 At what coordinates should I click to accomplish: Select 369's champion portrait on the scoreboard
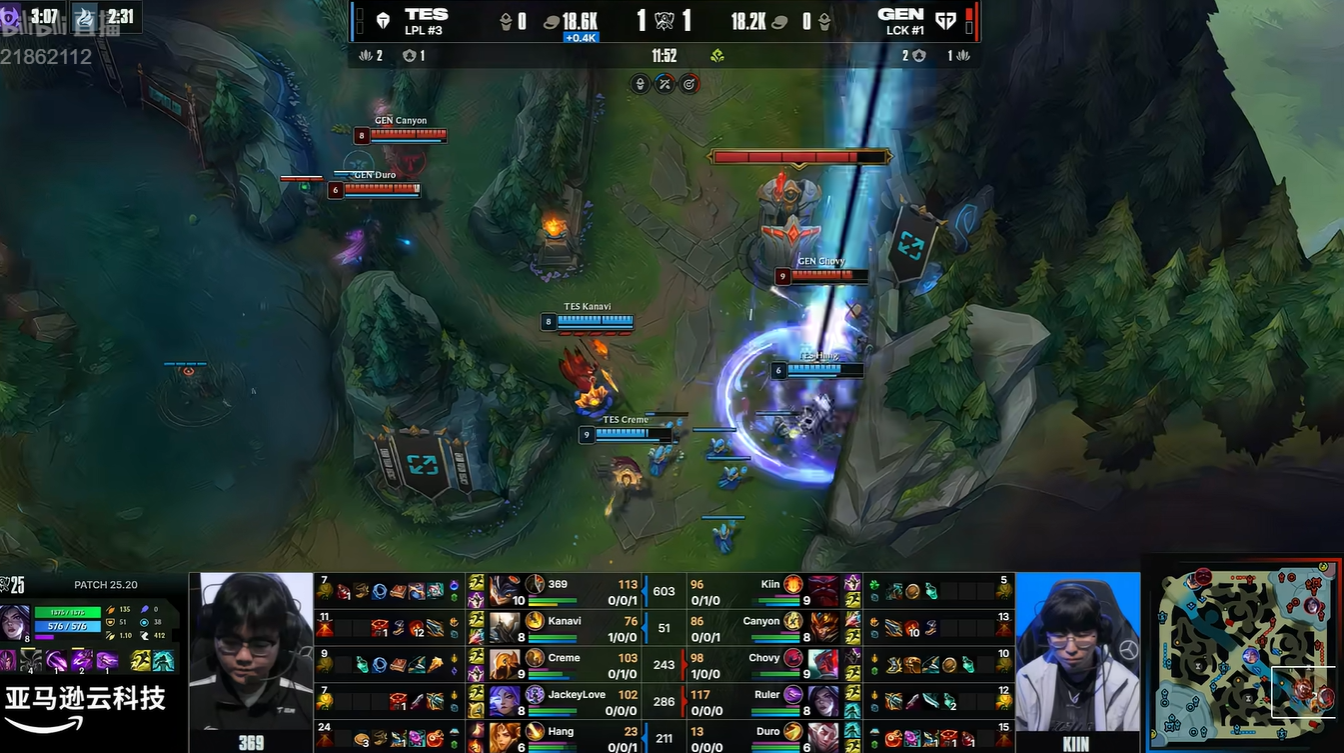pyautogui.click(x=506, y=587)
